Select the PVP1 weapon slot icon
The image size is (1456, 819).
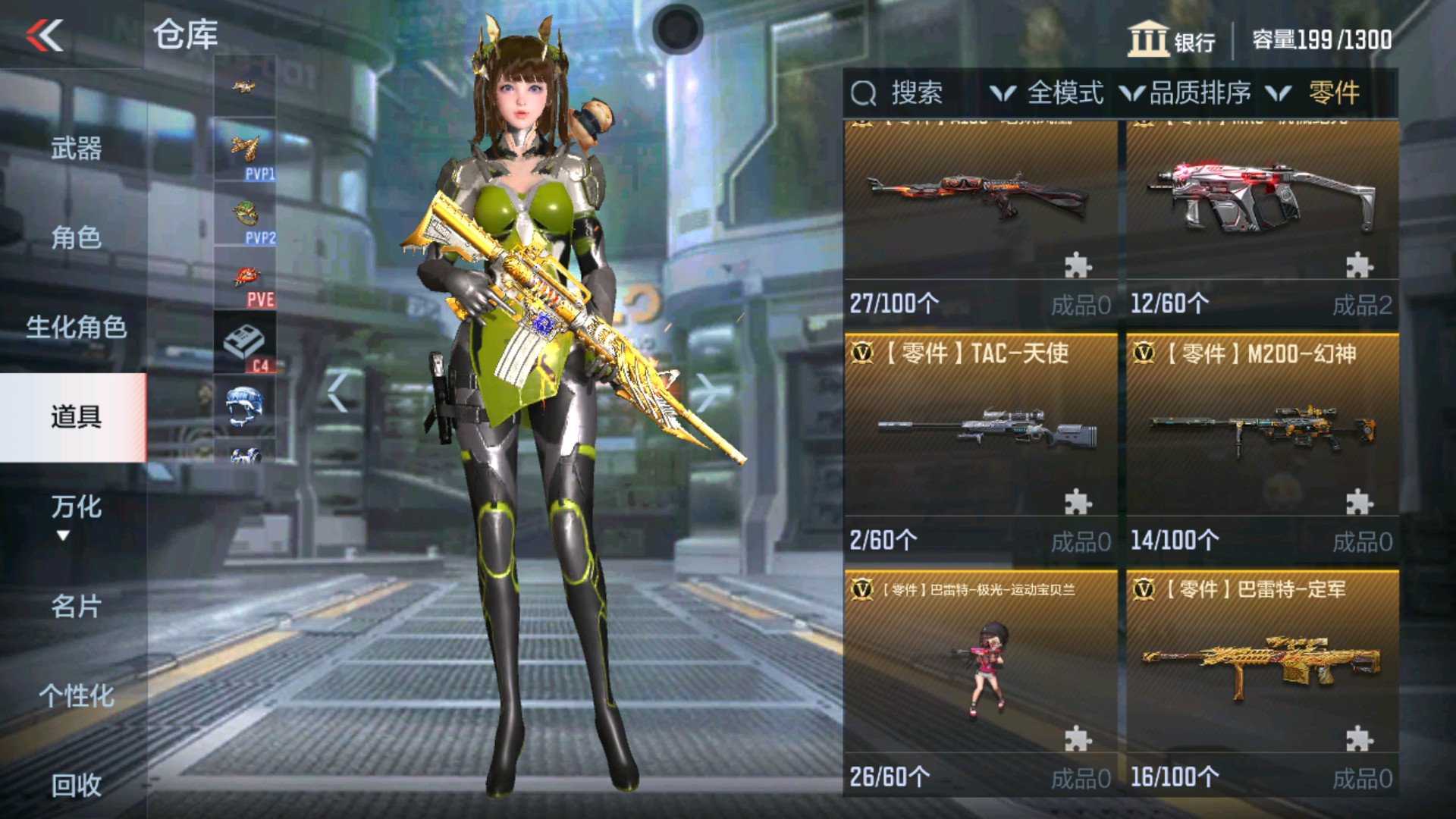pyautogui.click(x=246, y=148)
